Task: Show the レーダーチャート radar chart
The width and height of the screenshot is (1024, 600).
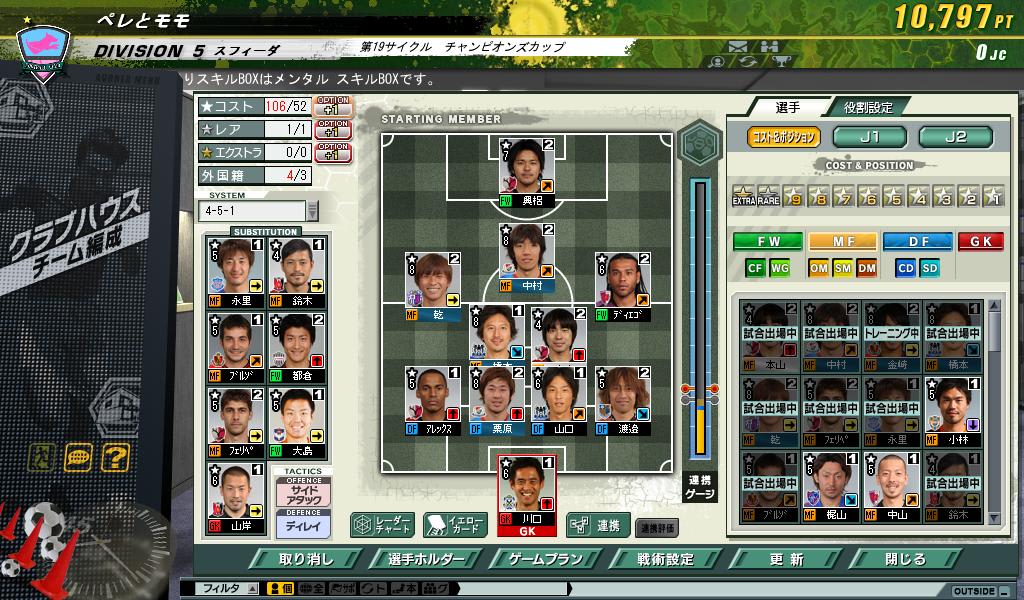Action: tap(382, 524)
